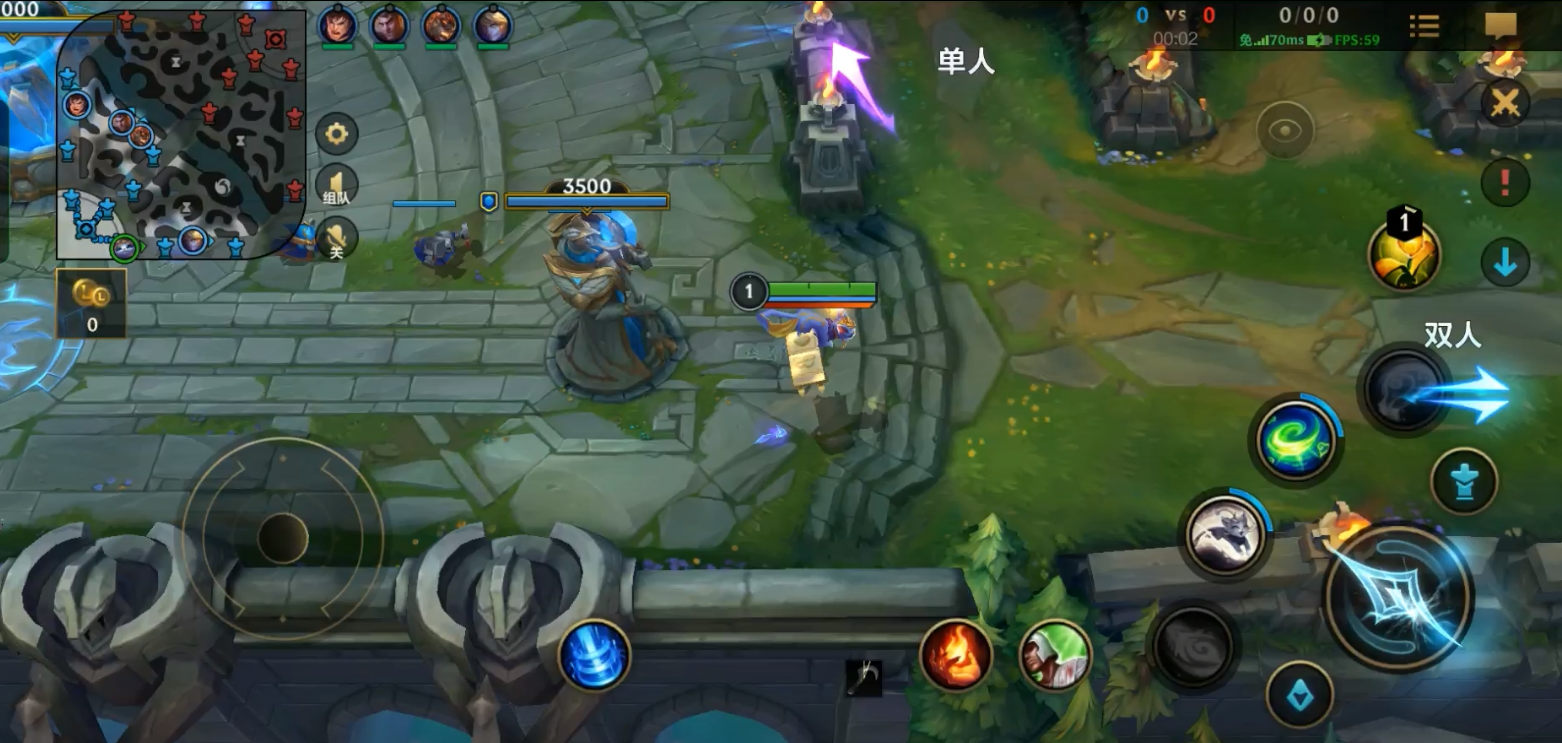Cast the green hooded figure summoner spell
Image resolution: width=1562 pixels, height=743 pixels.
coord(1055,655)
